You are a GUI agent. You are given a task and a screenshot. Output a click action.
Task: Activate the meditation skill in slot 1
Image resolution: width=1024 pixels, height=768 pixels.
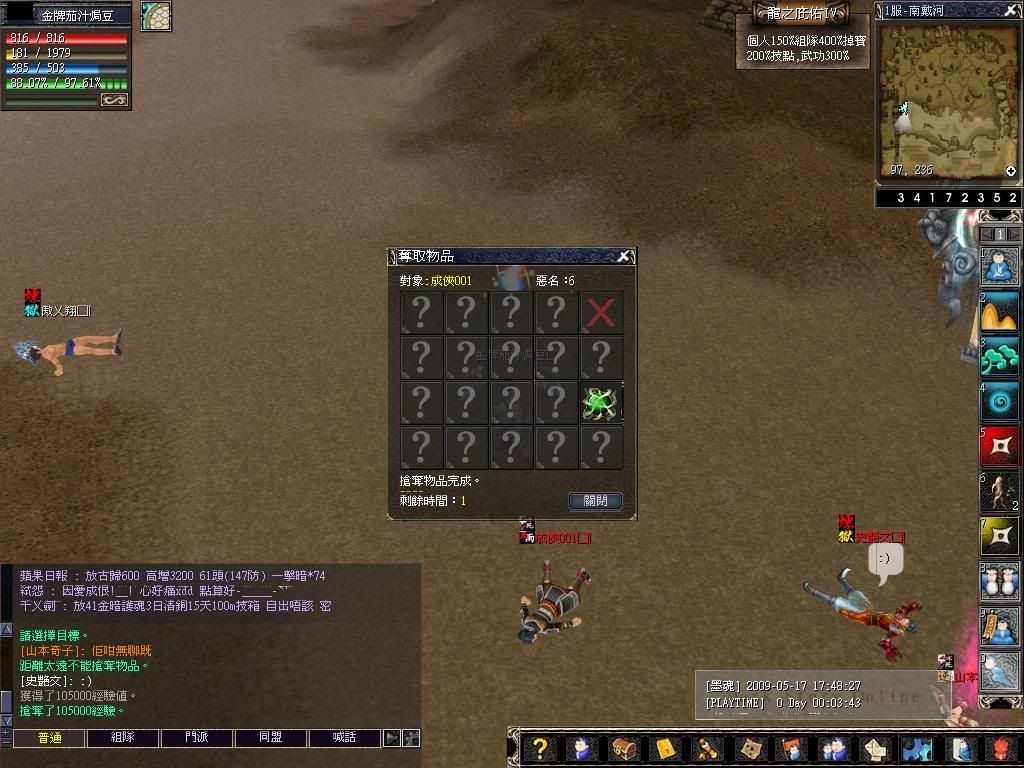point(1000,268)
